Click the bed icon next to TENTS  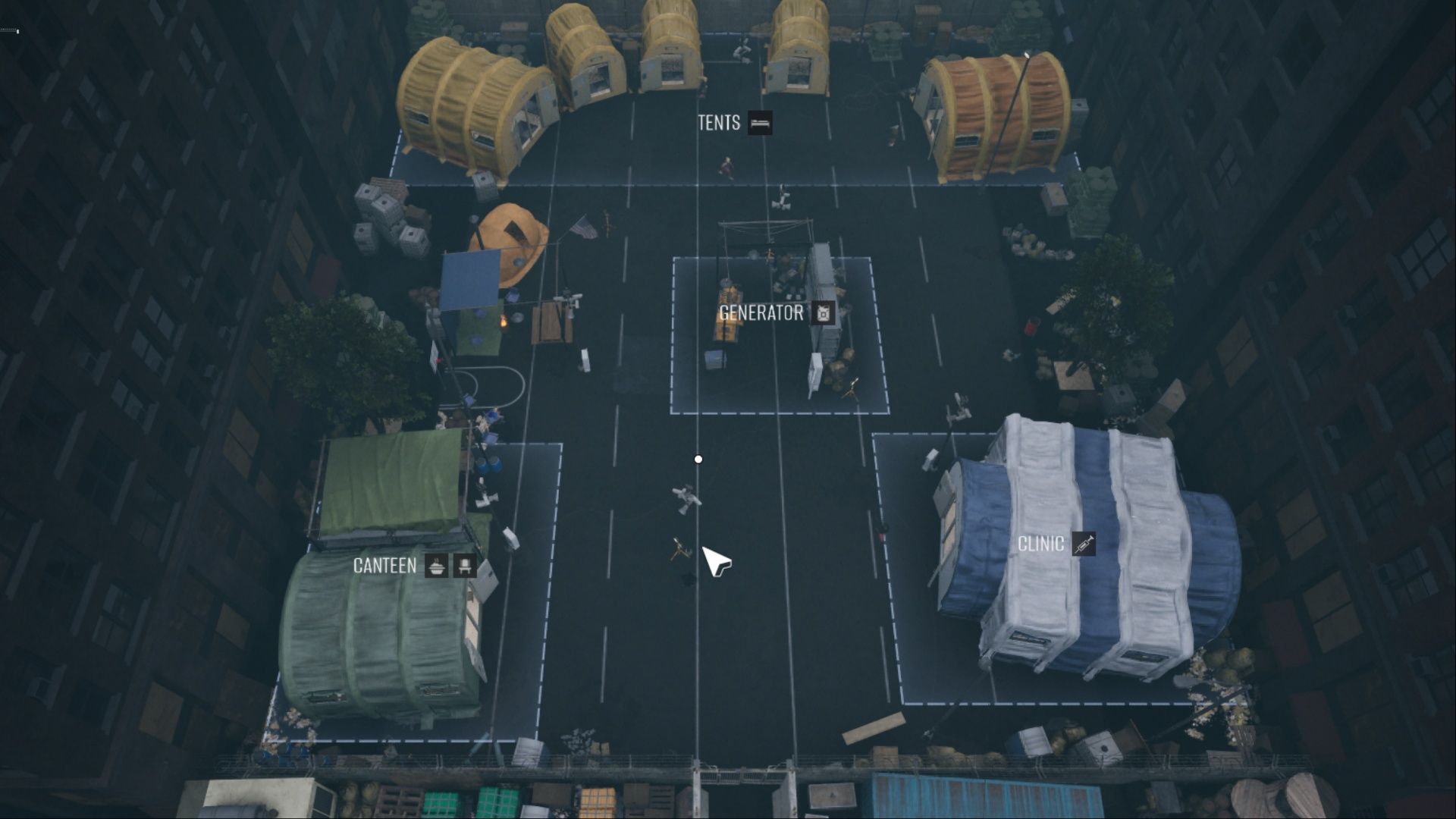761,124
